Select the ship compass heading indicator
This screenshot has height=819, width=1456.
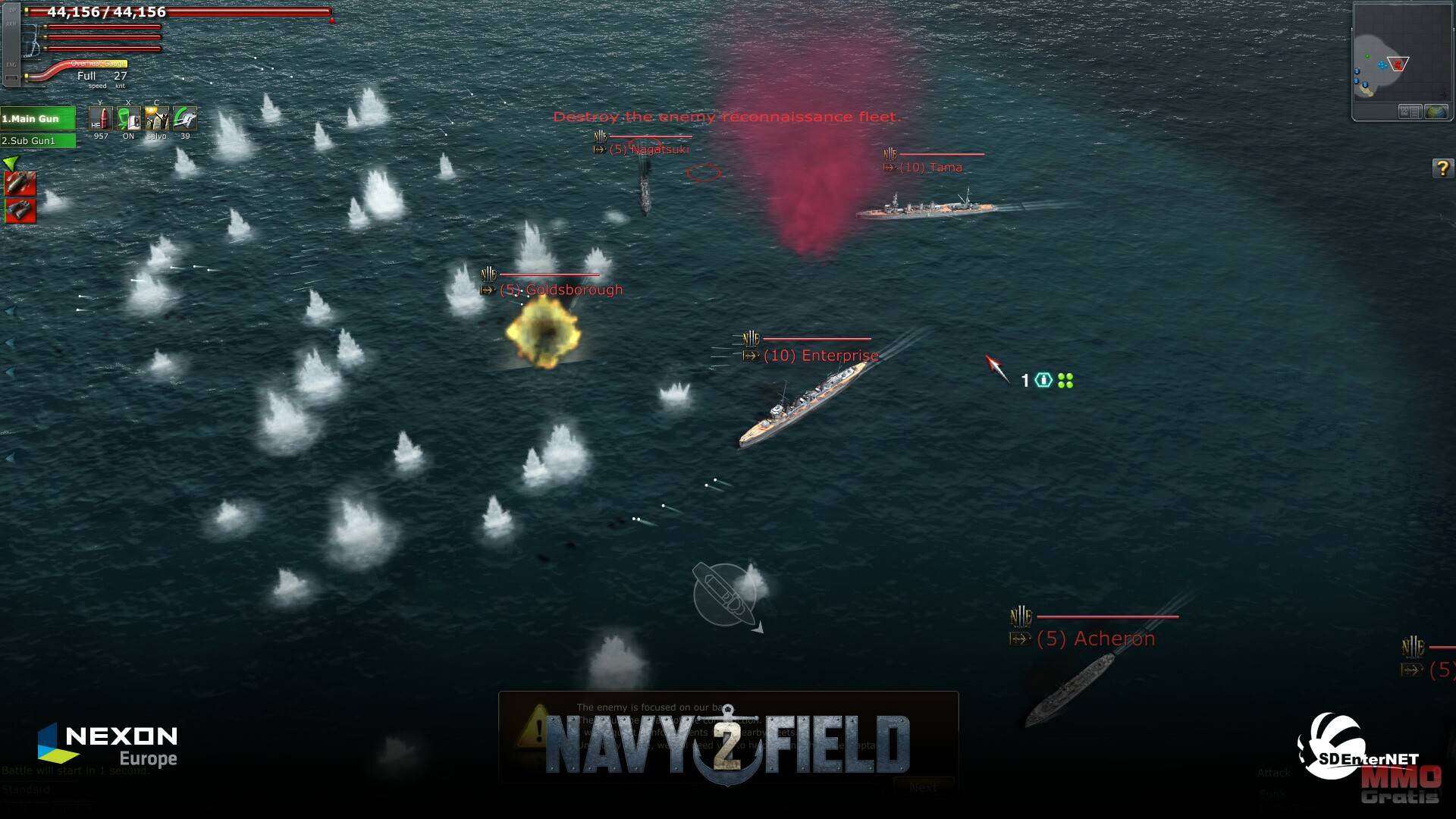[x=725, y=595]
